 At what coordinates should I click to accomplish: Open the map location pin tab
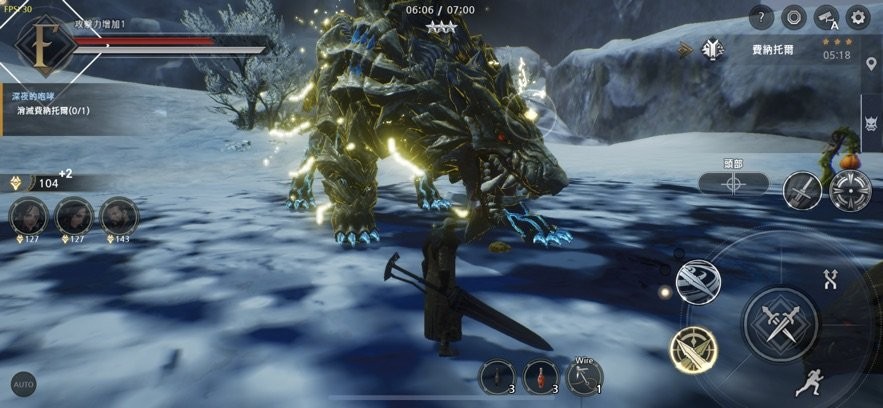coord(871,66)
